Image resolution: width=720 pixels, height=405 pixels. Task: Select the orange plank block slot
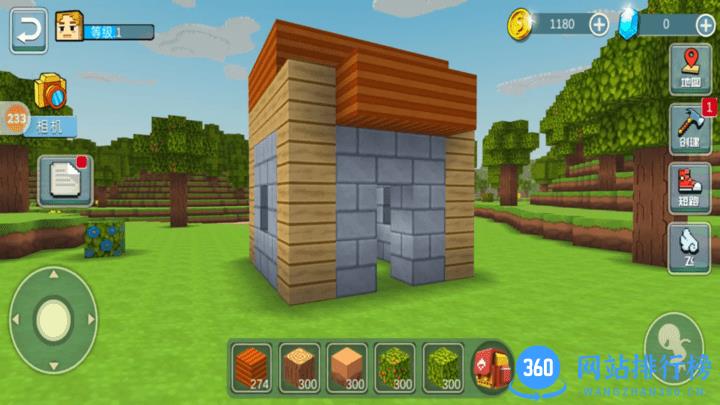tap(251, 368)
